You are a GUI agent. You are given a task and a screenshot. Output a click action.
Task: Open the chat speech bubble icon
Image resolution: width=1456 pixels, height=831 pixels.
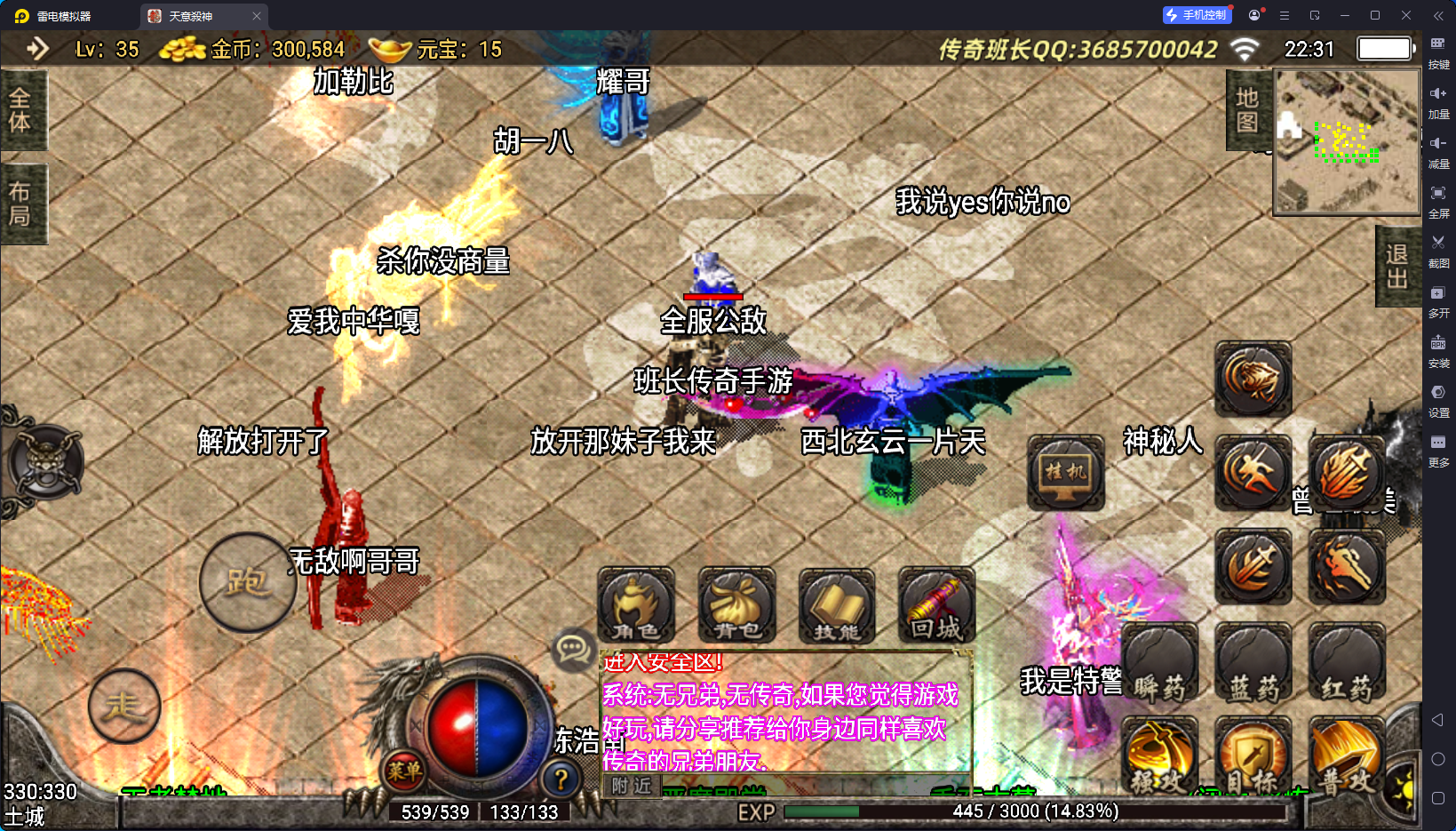pyautogui.click(x=573, y=649)
